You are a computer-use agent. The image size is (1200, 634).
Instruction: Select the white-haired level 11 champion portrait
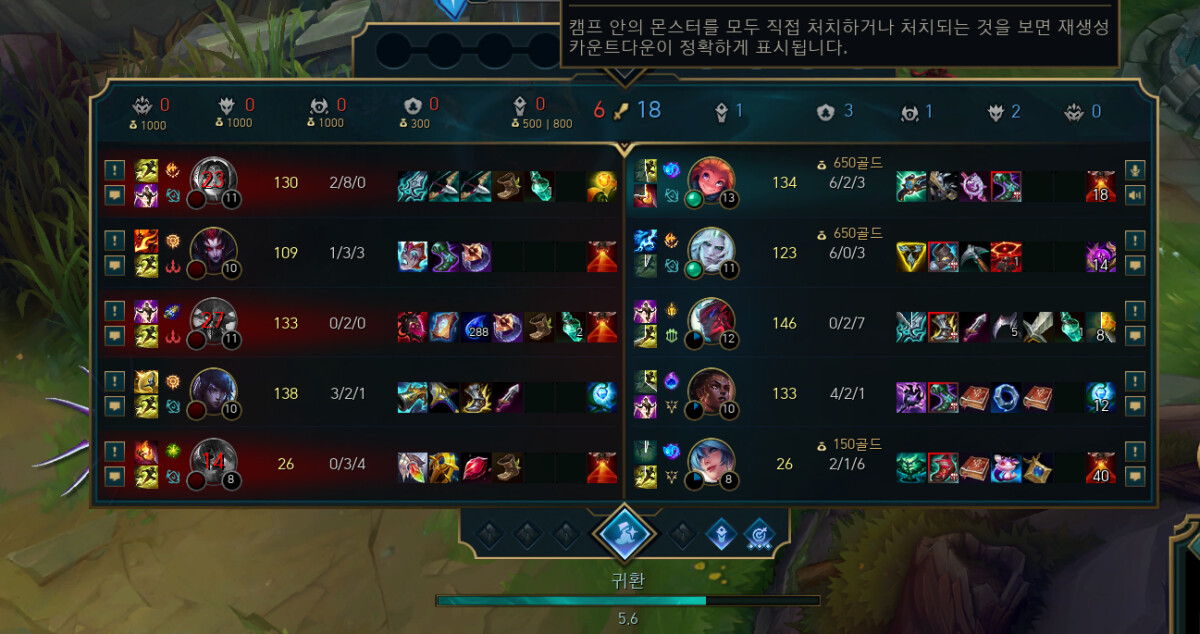pos(711,252)
